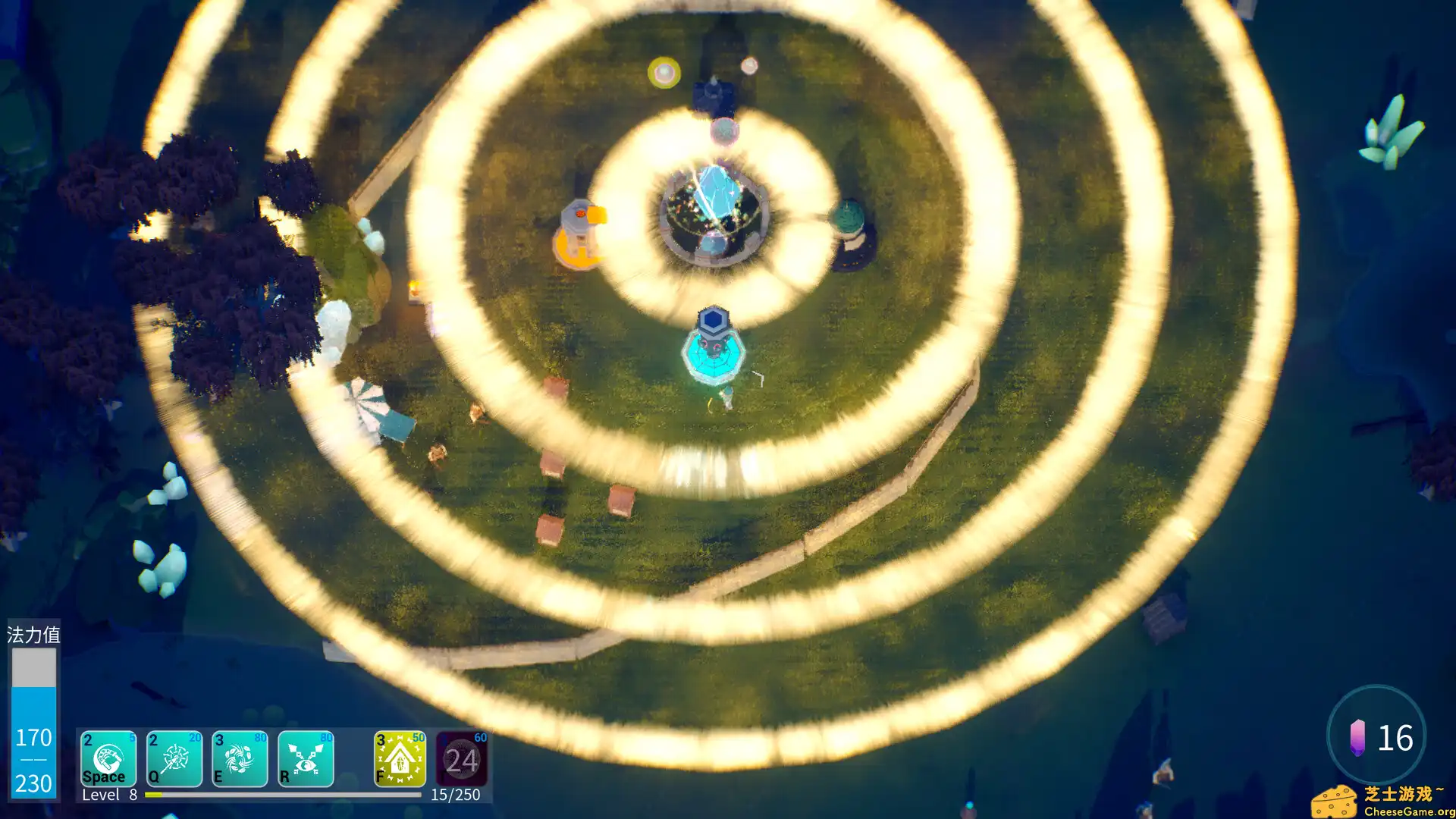Click the darkened skill showing 24-second cooldown
The width and height of the screenshot is (1456, 819).
click(x=463, y=759)
